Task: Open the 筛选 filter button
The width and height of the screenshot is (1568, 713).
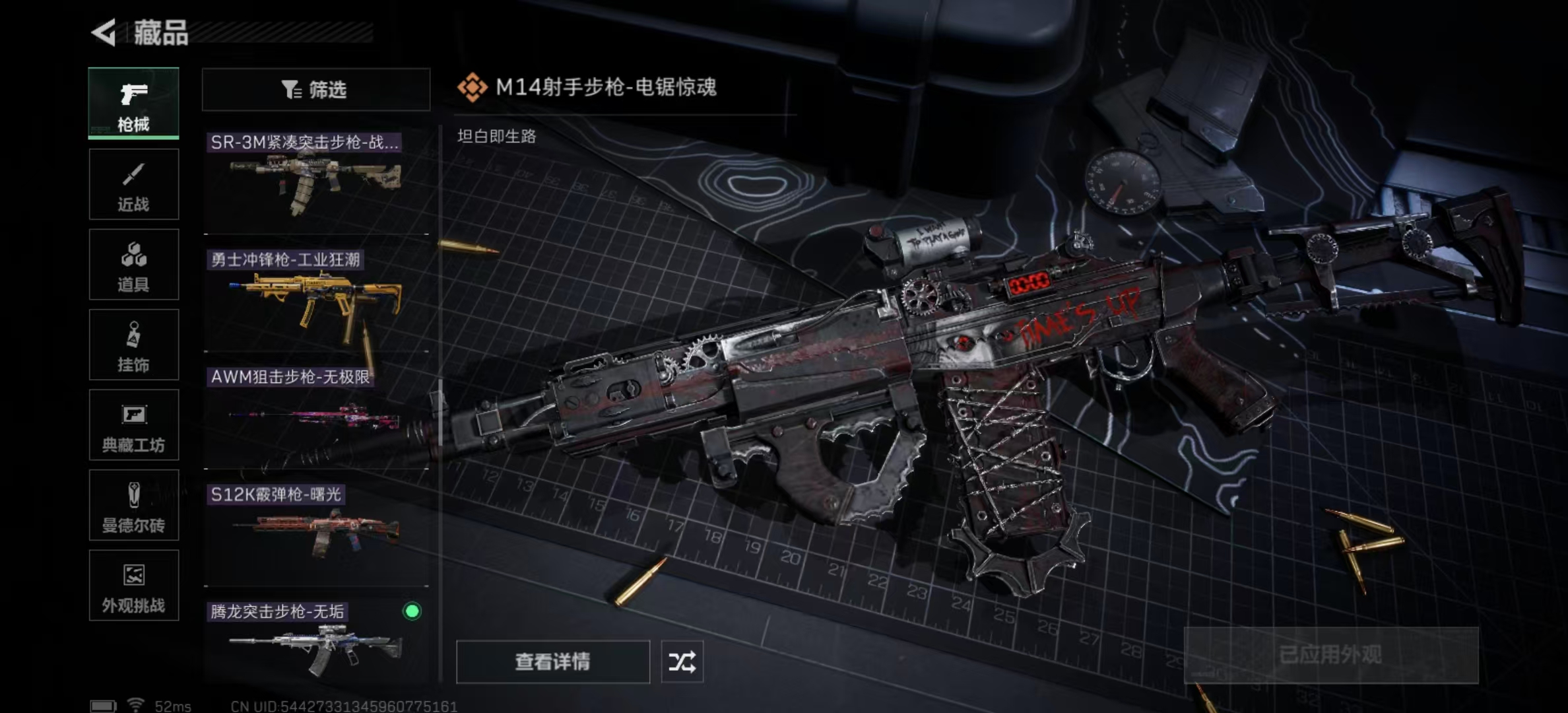Action: [315, 89]
